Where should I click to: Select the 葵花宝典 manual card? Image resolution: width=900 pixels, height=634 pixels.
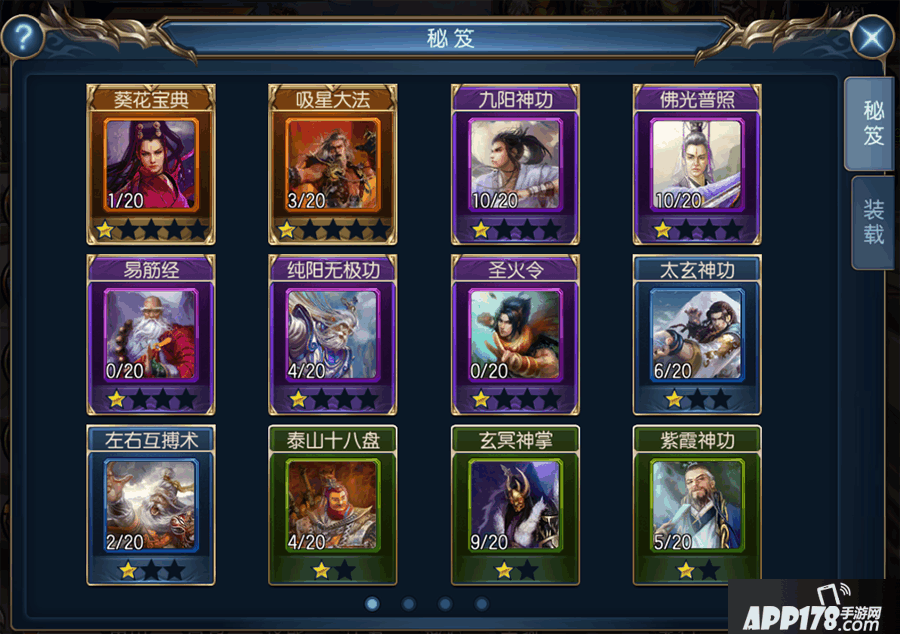click(151, 165)
